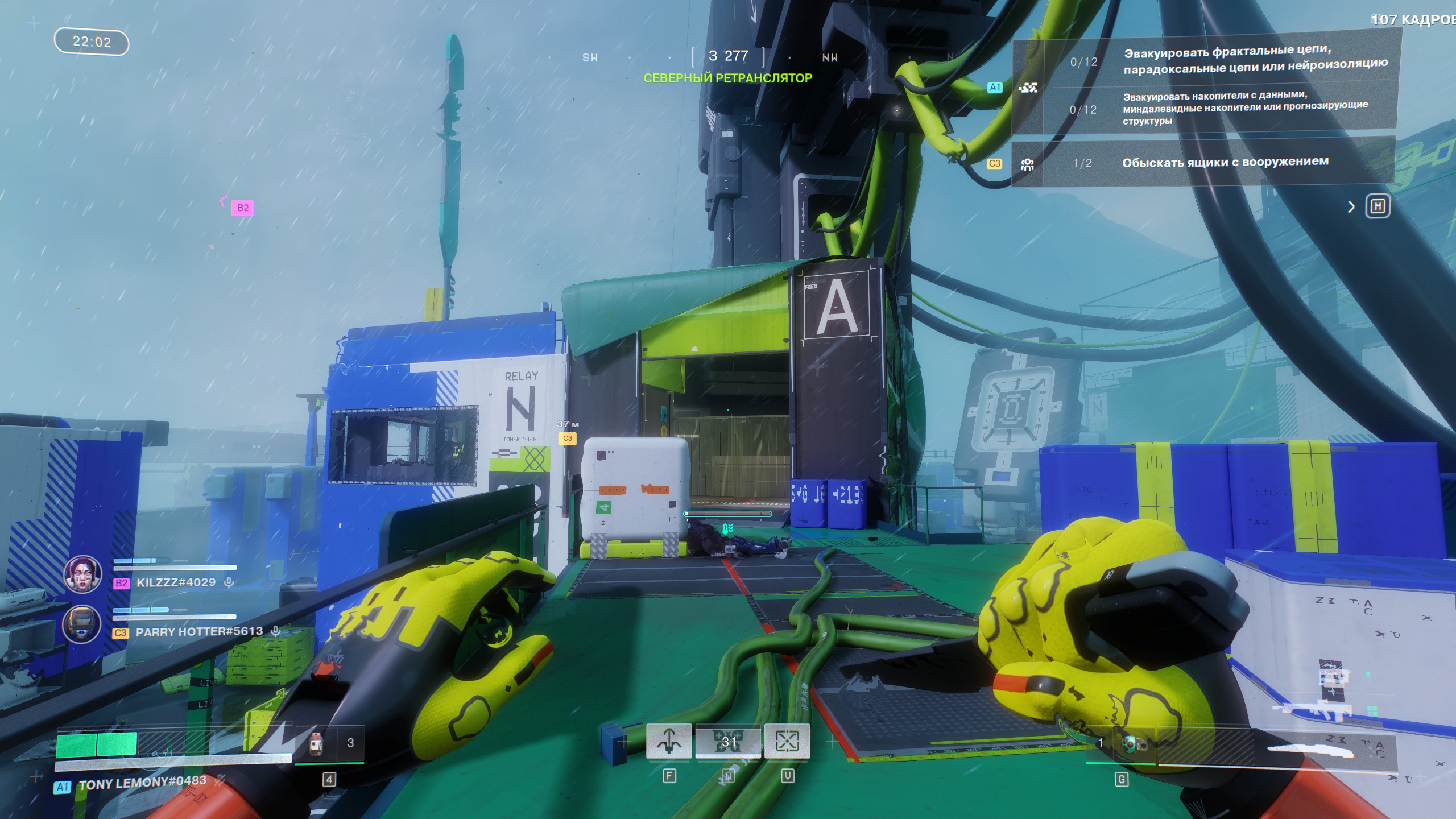This screenshot has width=1456, height=819.
Task: Use the target-frame scan ability icon
Action: click(x=787, y=741)
